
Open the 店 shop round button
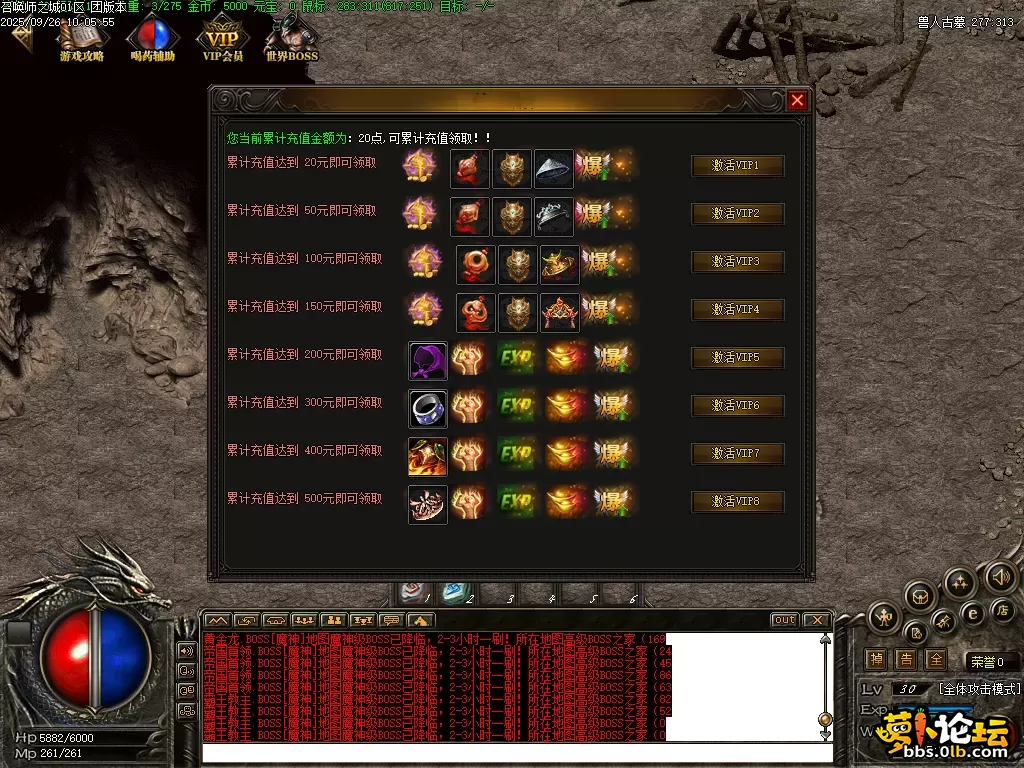pyautogui.click(x=1002, y=610)
